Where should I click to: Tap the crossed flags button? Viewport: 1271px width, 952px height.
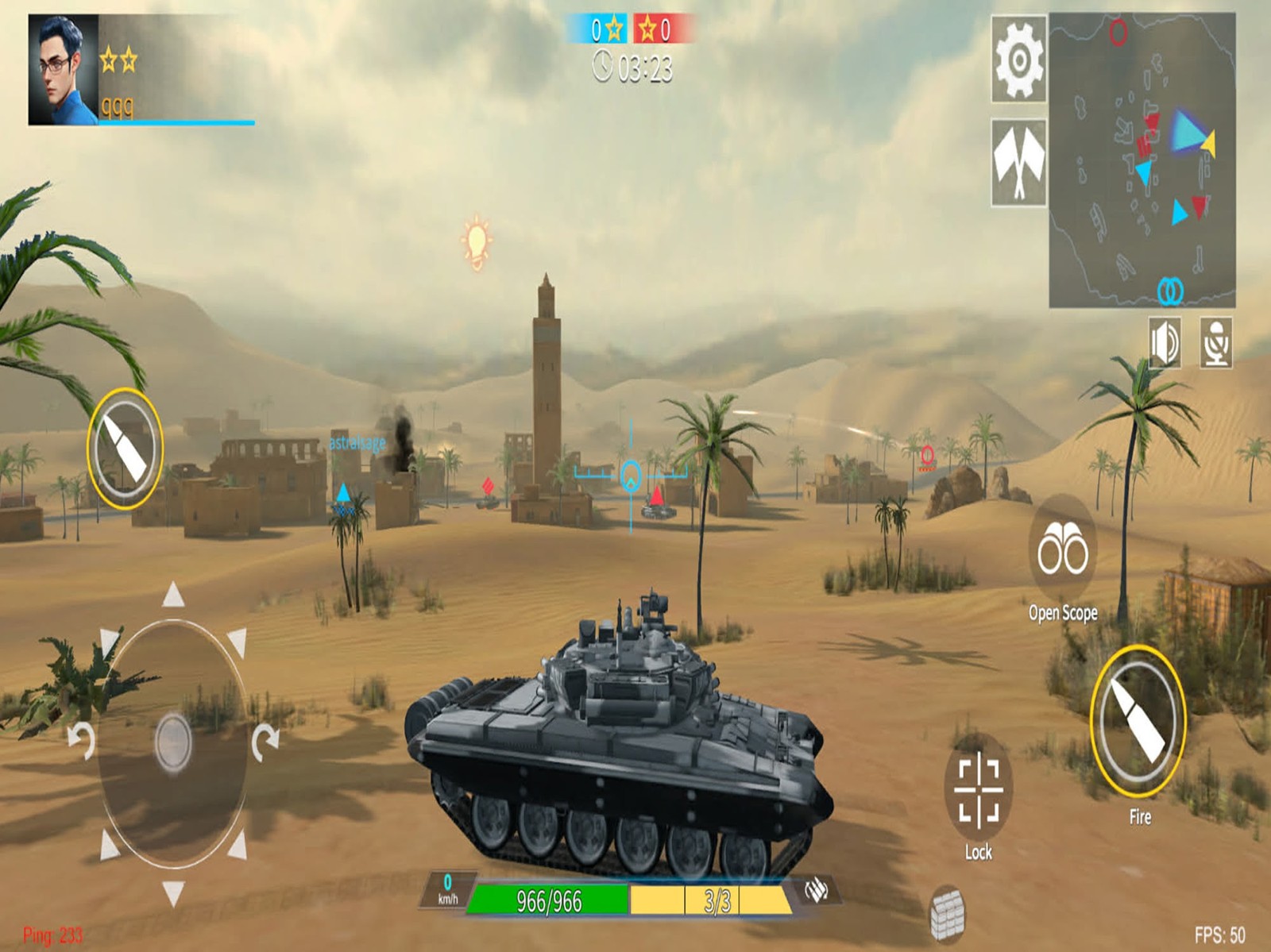click(1018, 163)
